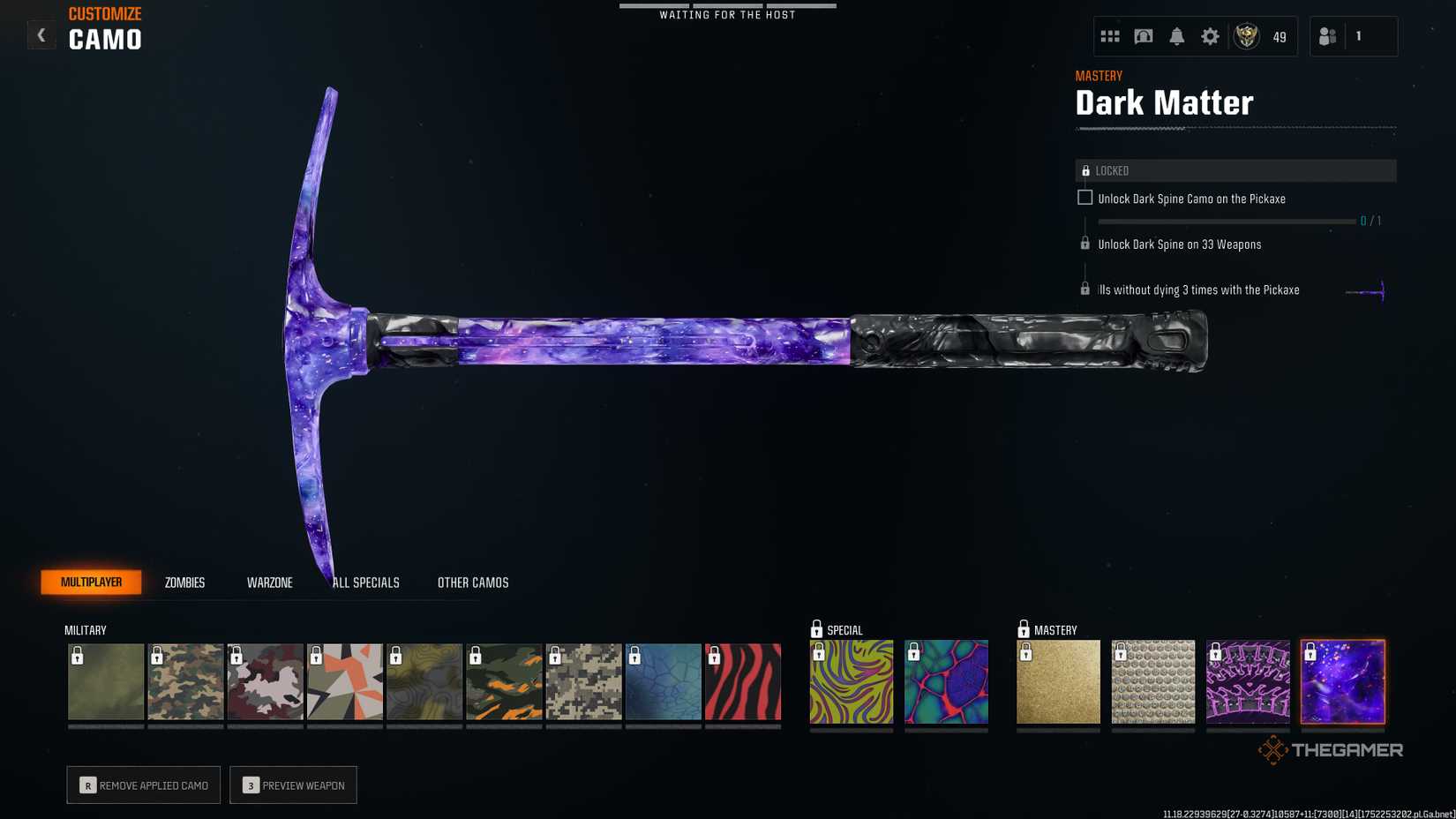1456x819 pixels.
Task: Select the Other Camos tab
Action: pos(472,582)
